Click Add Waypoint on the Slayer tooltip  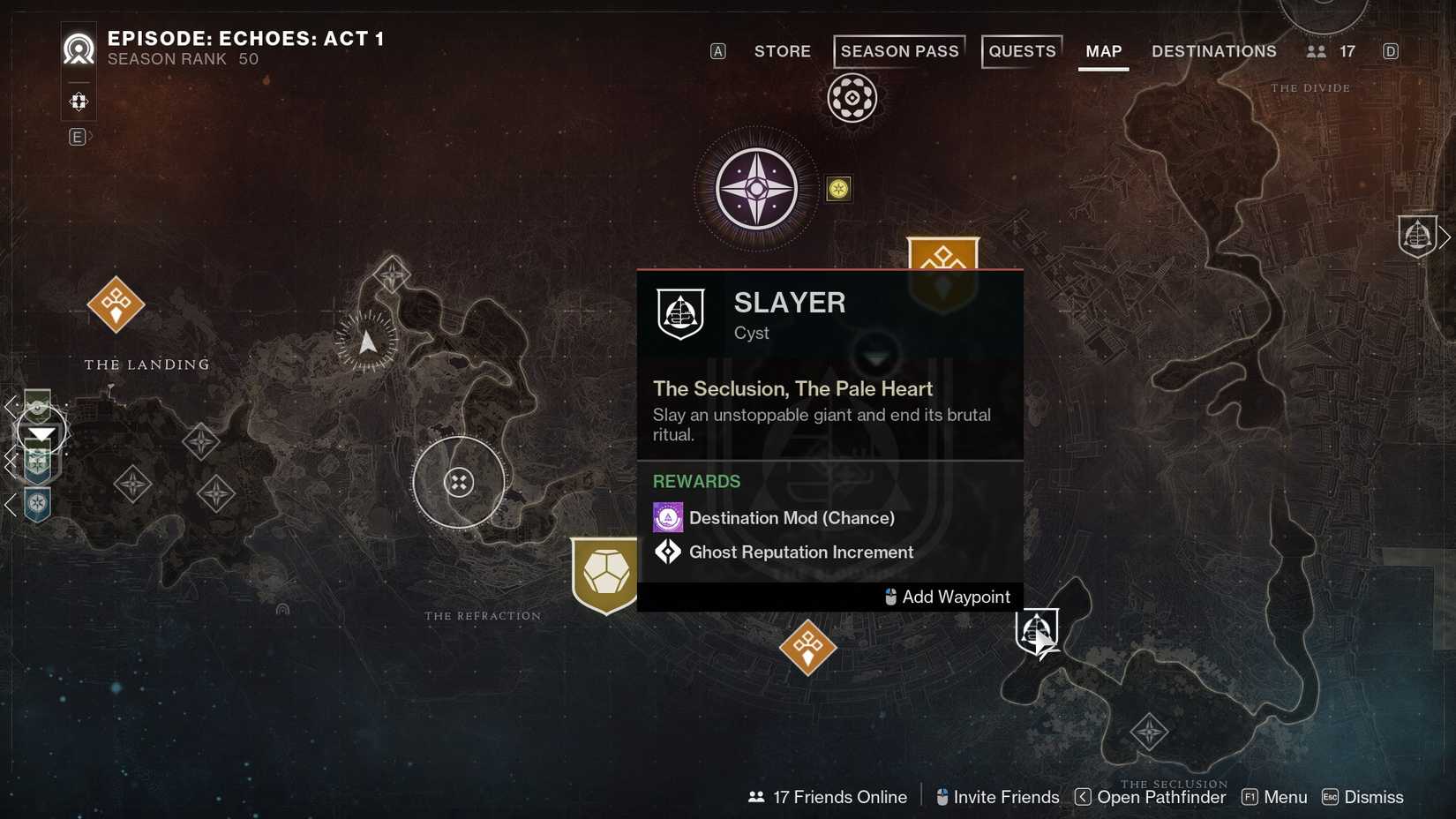(947, 597)
